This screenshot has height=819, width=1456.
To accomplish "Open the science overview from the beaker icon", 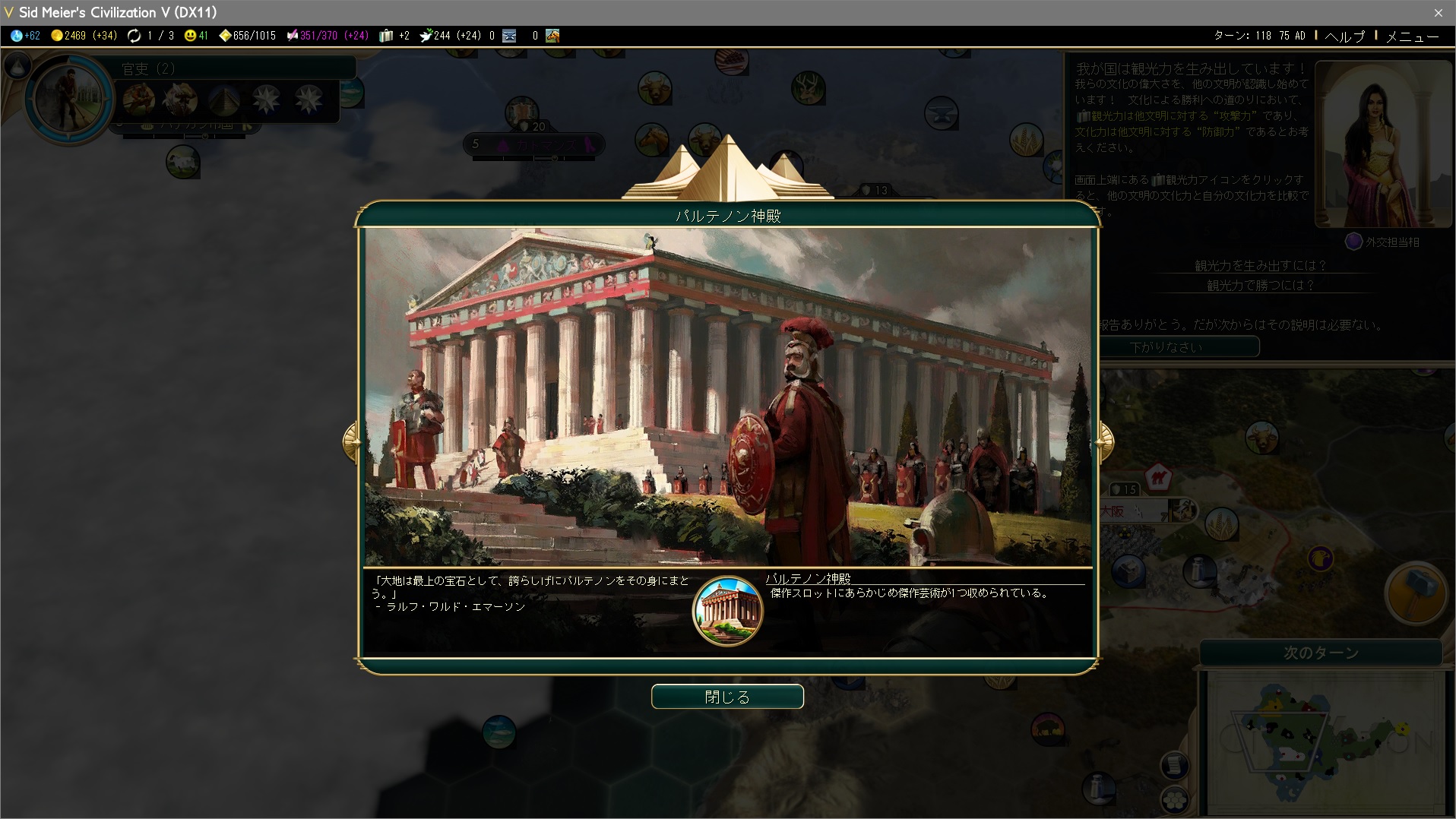I will (x=17, y=36).
